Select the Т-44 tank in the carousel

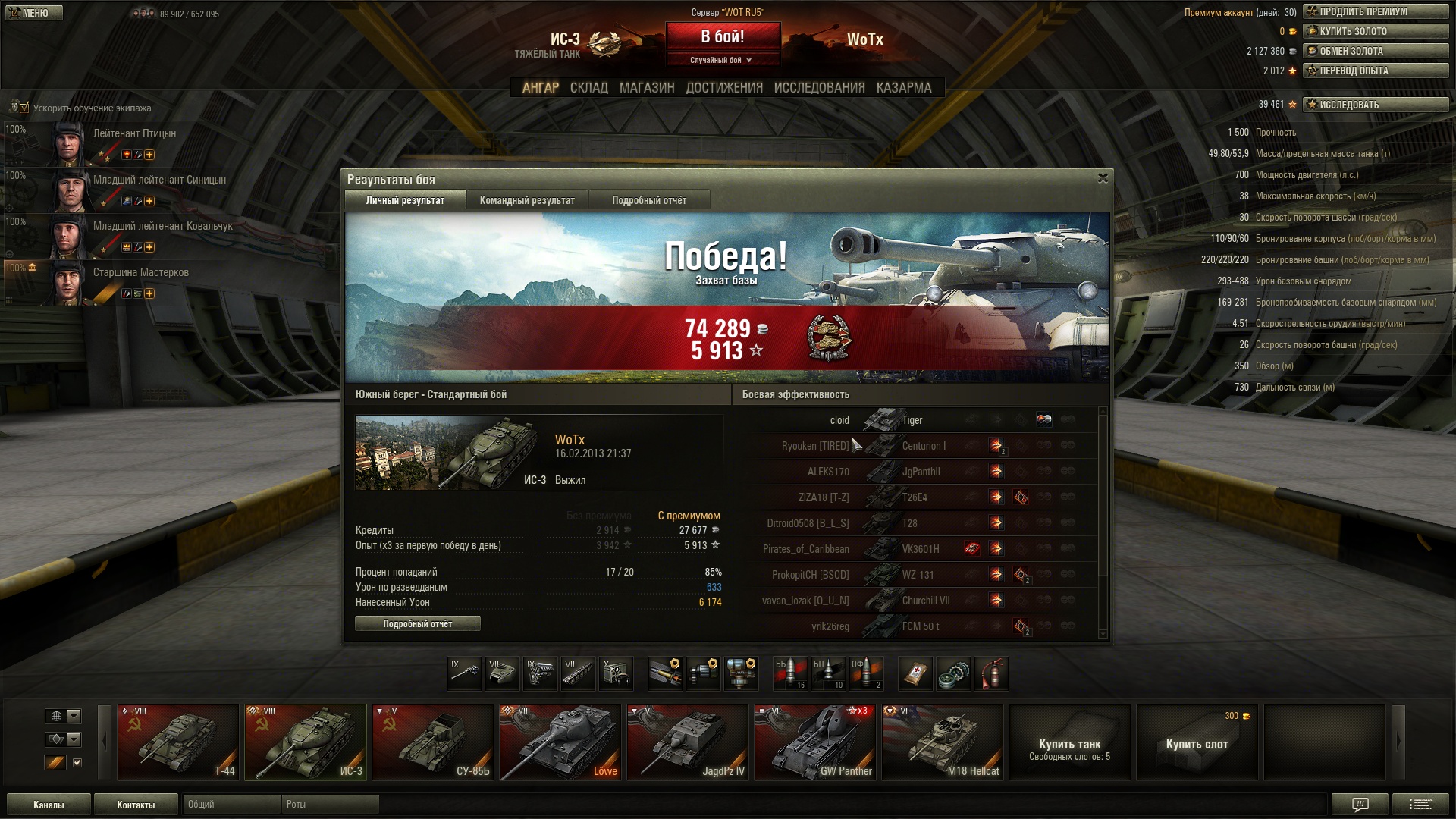tap(178, 742)
